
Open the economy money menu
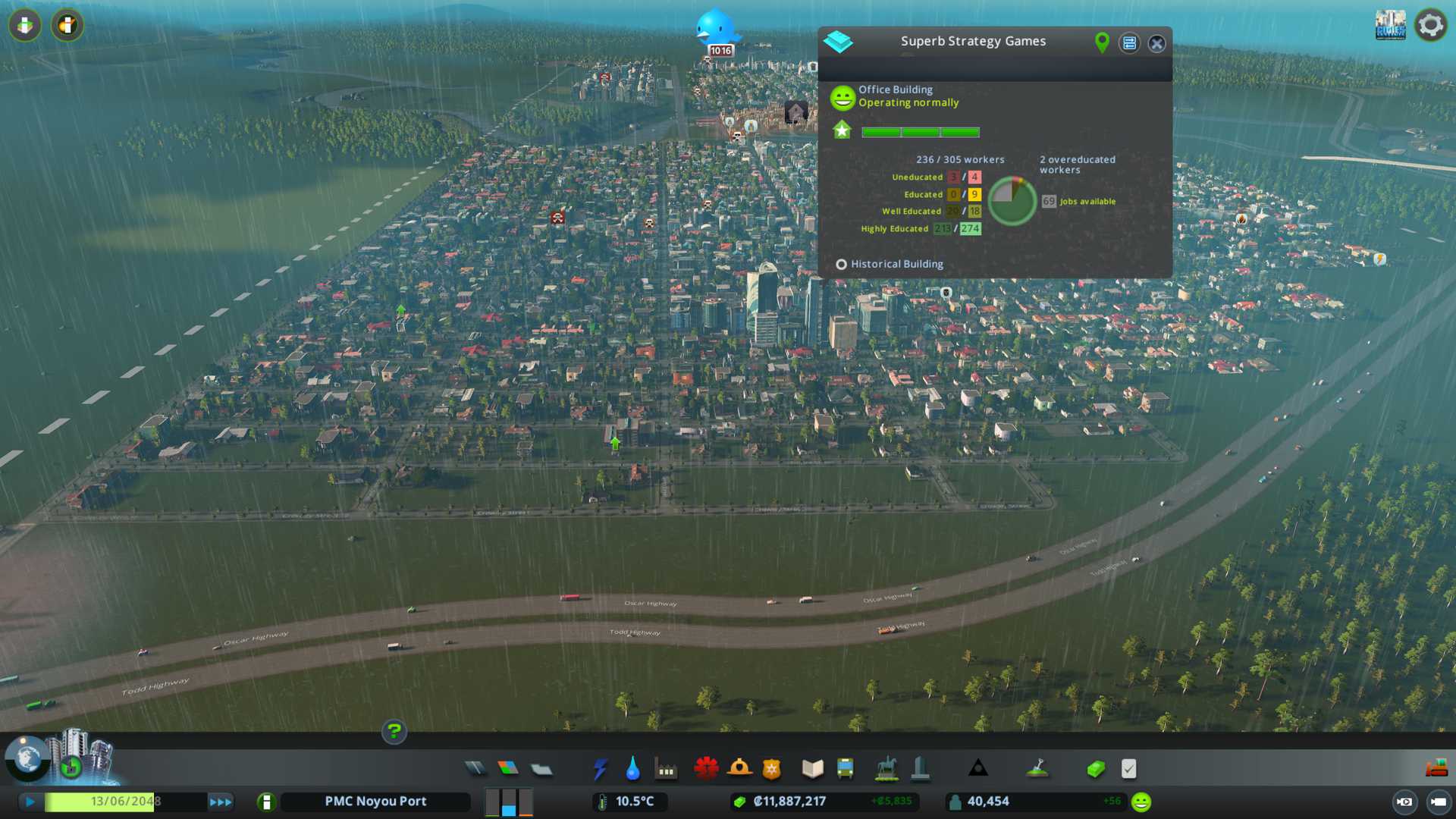point(1095,769)
